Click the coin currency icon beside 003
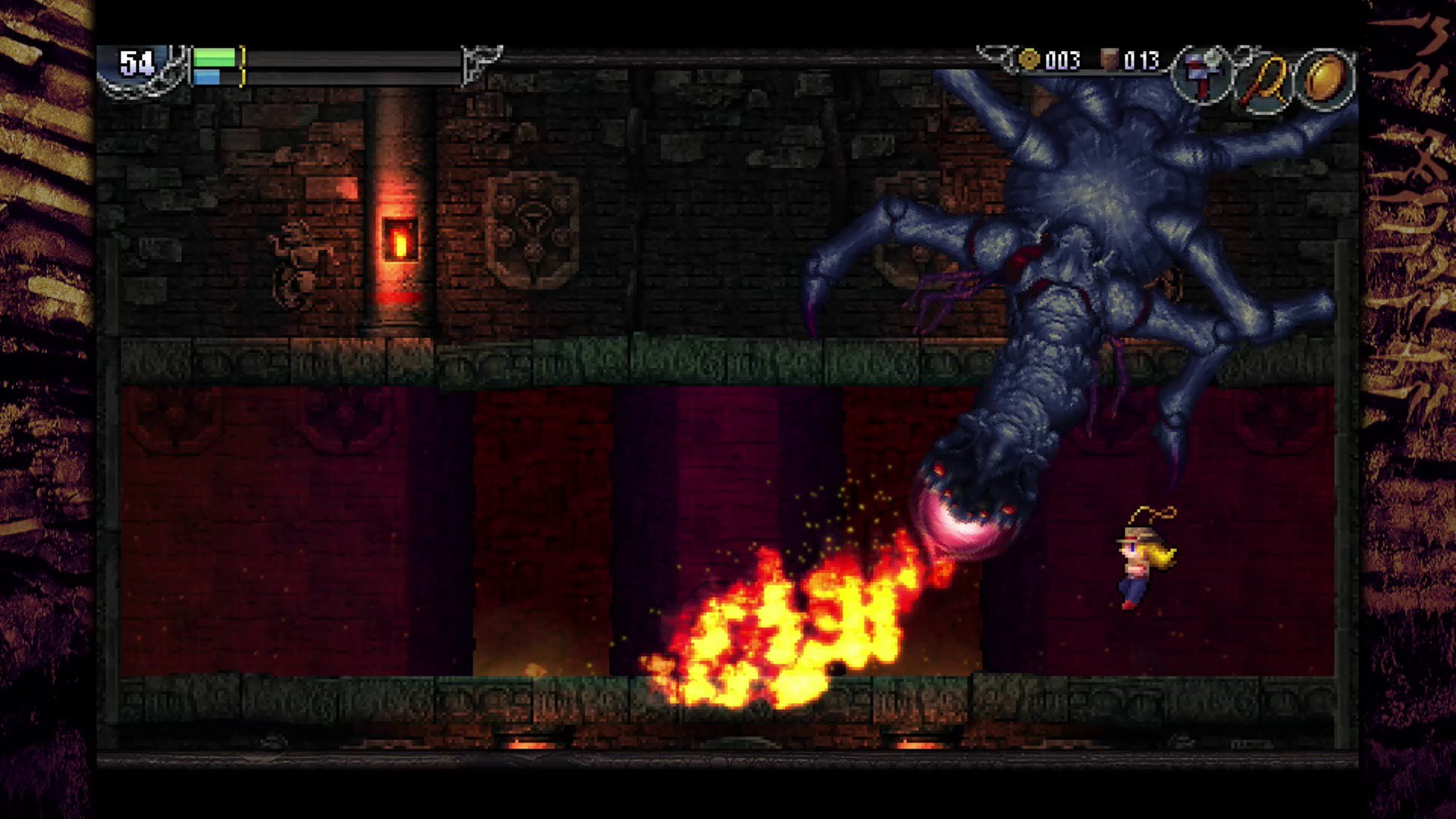The image size is (1456, 819). (1029, 61)
